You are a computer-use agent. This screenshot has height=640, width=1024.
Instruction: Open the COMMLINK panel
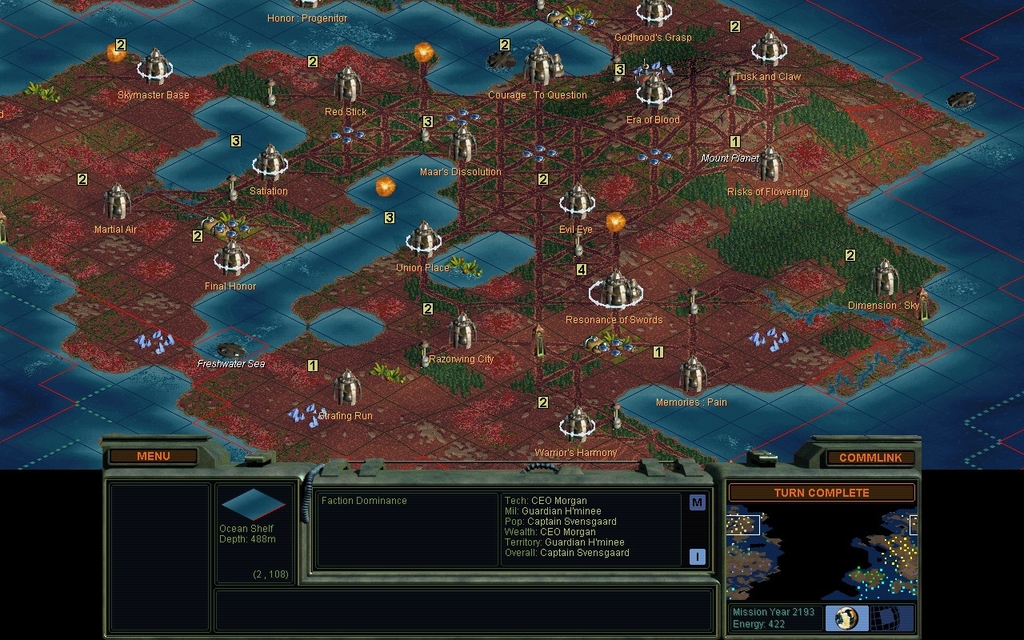click(870, 457)
